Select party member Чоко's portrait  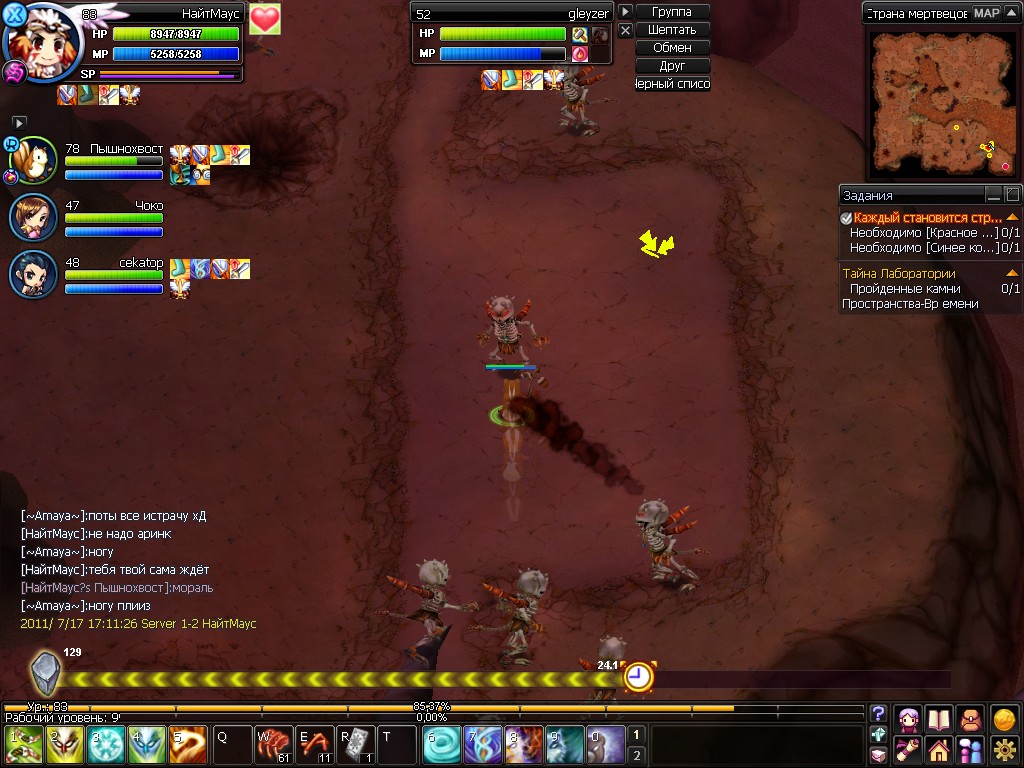(34, 218)
